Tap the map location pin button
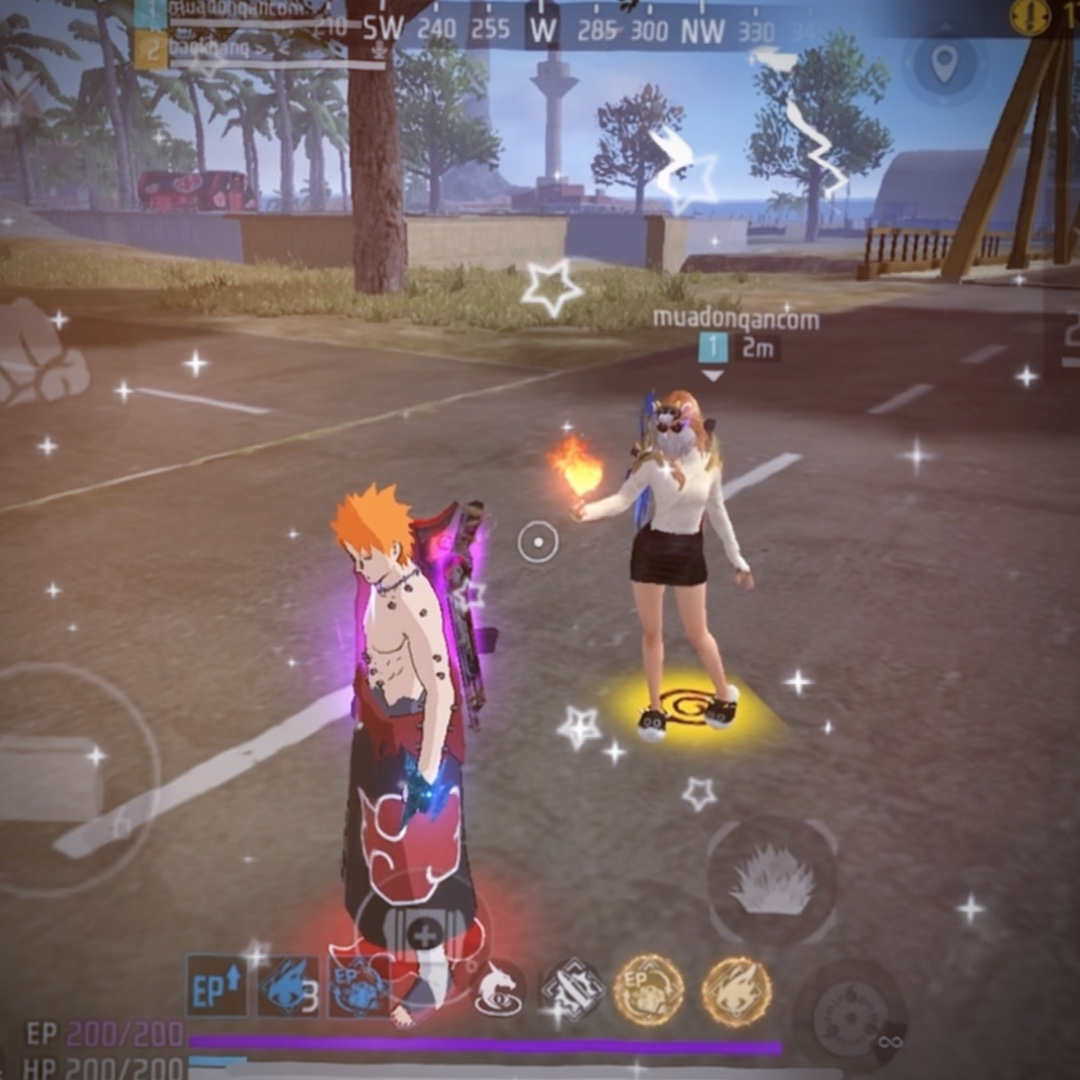This screenshot has width=1080, height=1080. [x=943, y=64]
